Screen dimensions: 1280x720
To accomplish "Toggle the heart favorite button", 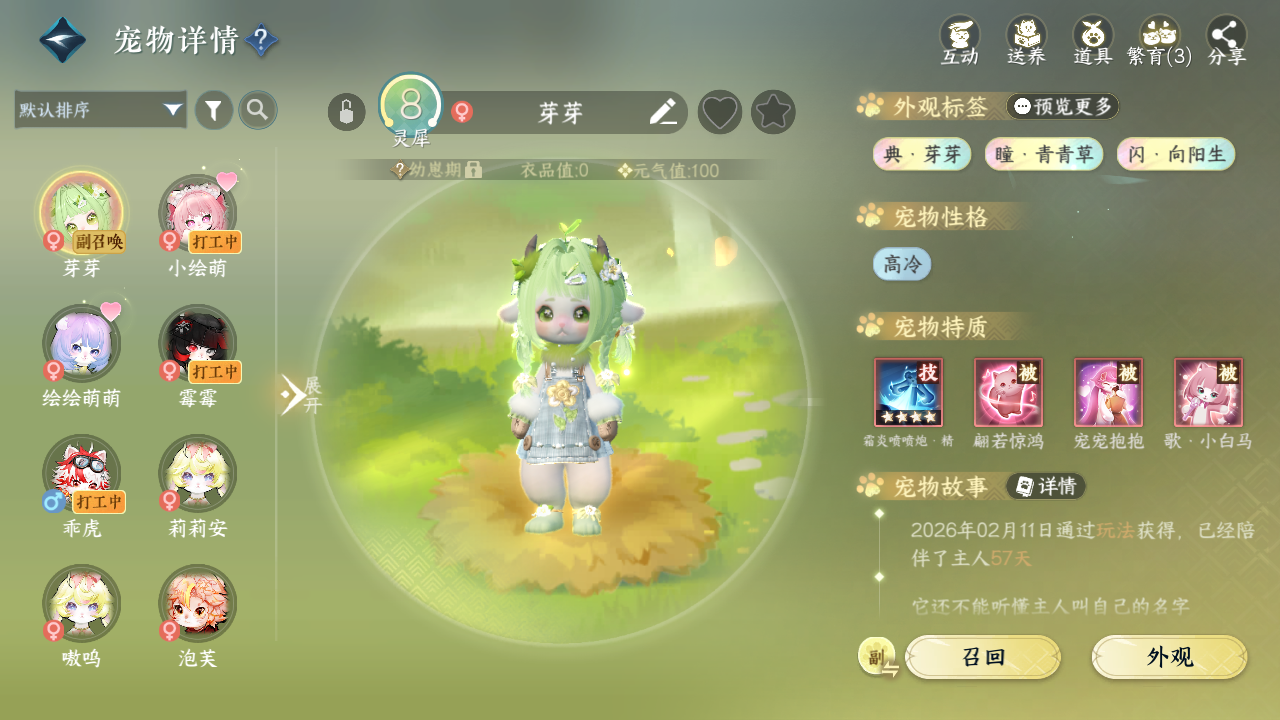I will 720,112.
